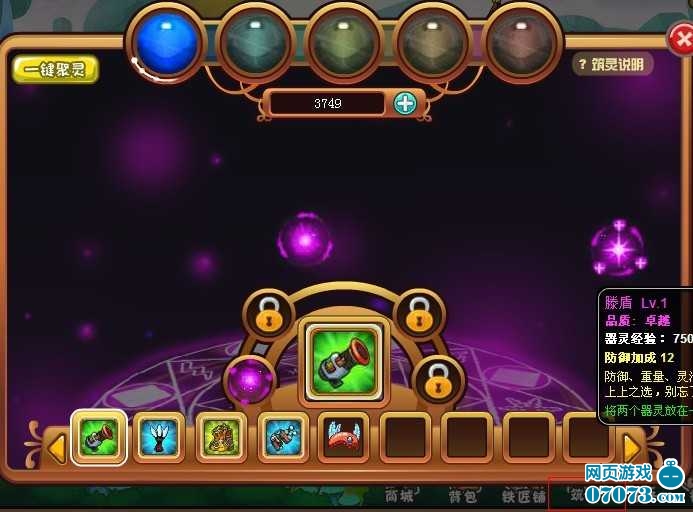Screen dimensions: 693x512
Task: Select the white claw item slot
Action: (160, 438)
